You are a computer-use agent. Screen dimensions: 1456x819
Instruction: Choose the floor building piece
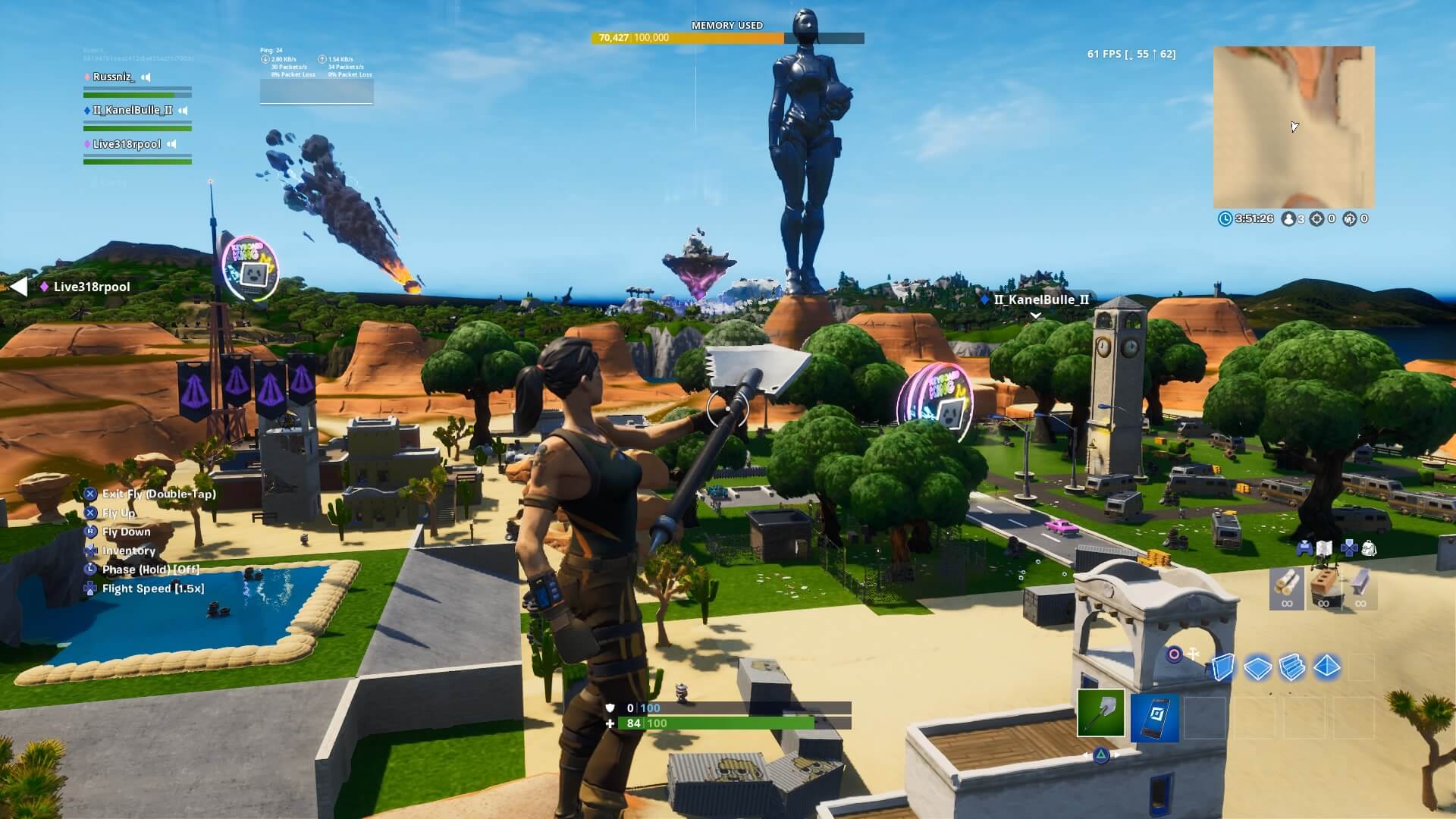pyautogui.click(x=1257, y=667)
